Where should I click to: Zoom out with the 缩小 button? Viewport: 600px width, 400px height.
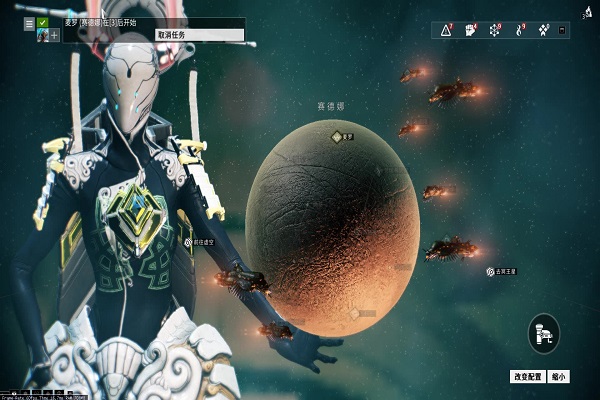[x=558, y=377]
